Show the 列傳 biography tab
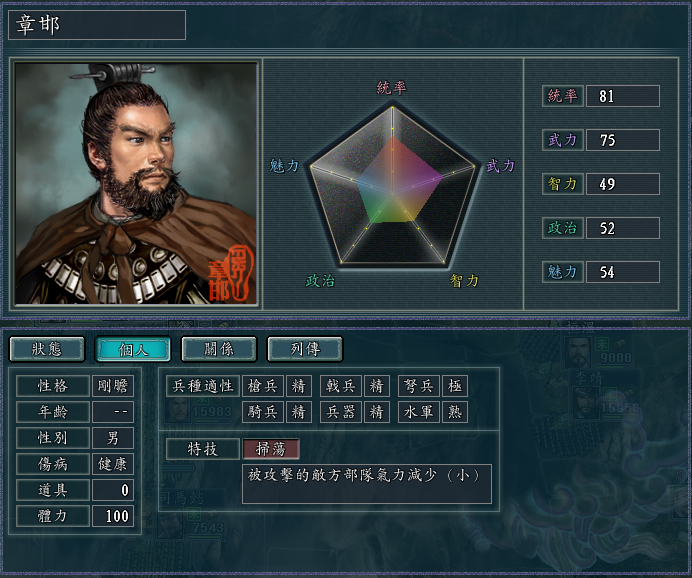Image resolution: width=692 pixels, height=578 pixels. point(305,348)
